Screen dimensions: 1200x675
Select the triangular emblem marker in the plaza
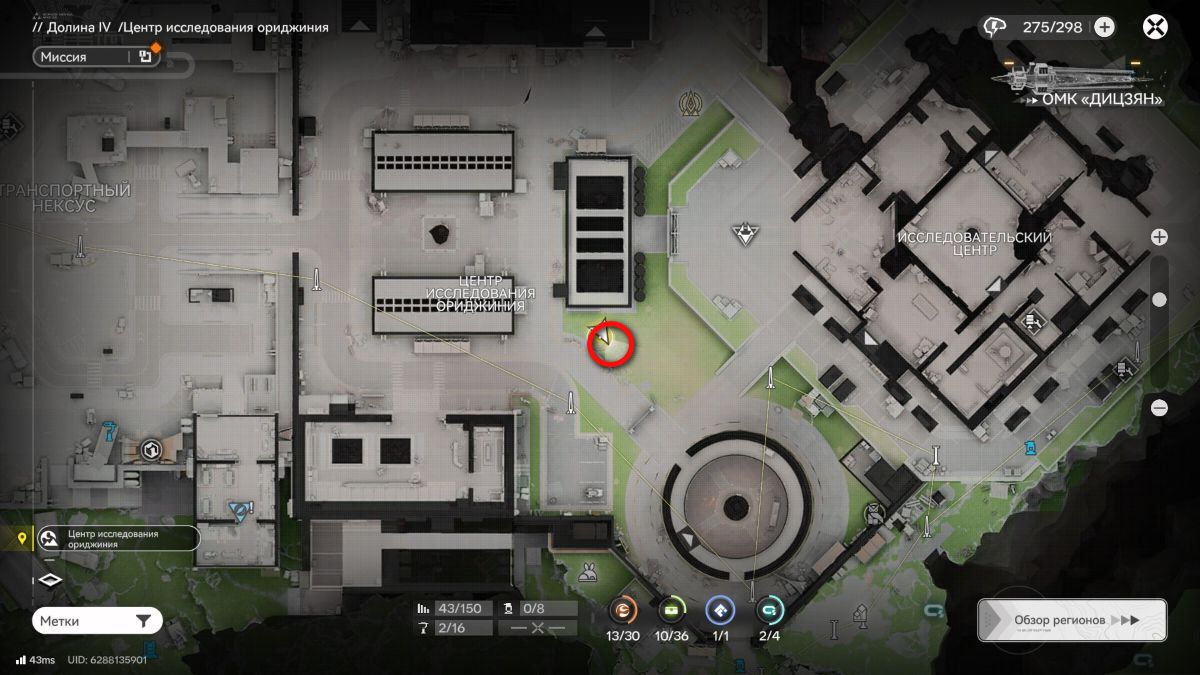pyautogui.click(x=744, y=234)
